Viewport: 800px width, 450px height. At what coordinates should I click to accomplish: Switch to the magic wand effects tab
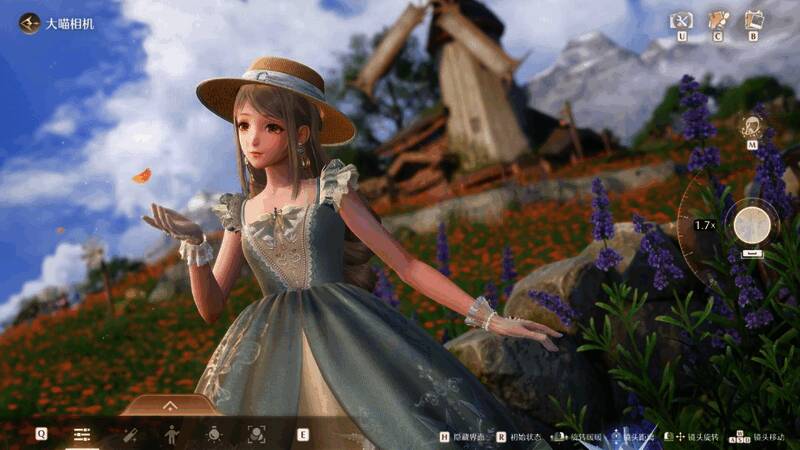131,434
